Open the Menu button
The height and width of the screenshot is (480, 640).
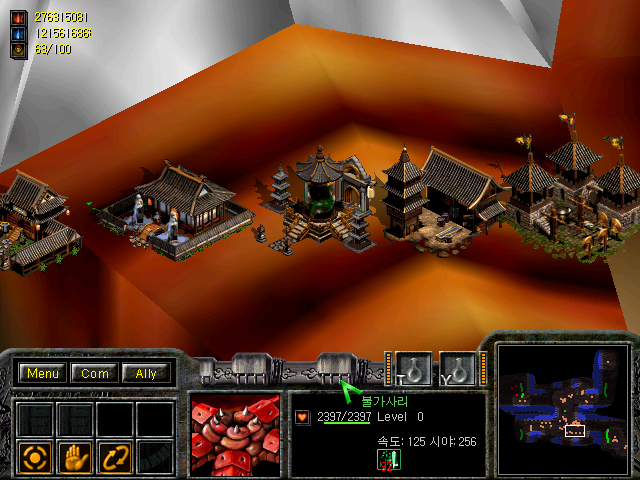[x=43, y=374]
